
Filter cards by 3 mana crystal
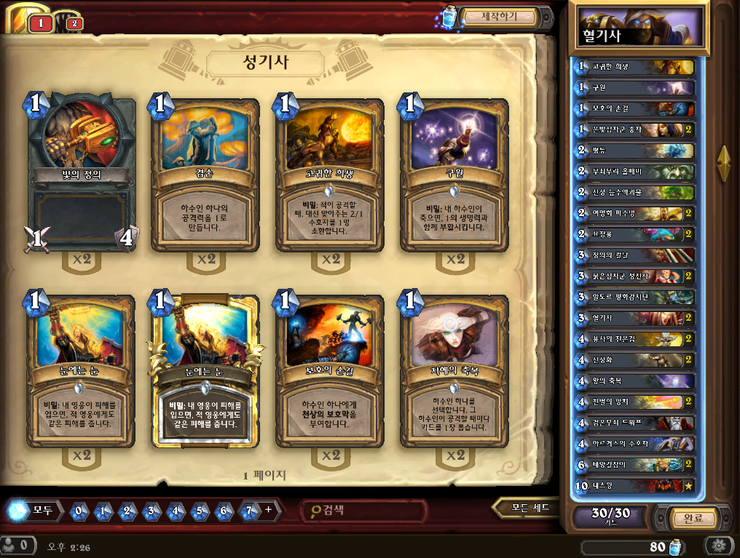(152, 511)
